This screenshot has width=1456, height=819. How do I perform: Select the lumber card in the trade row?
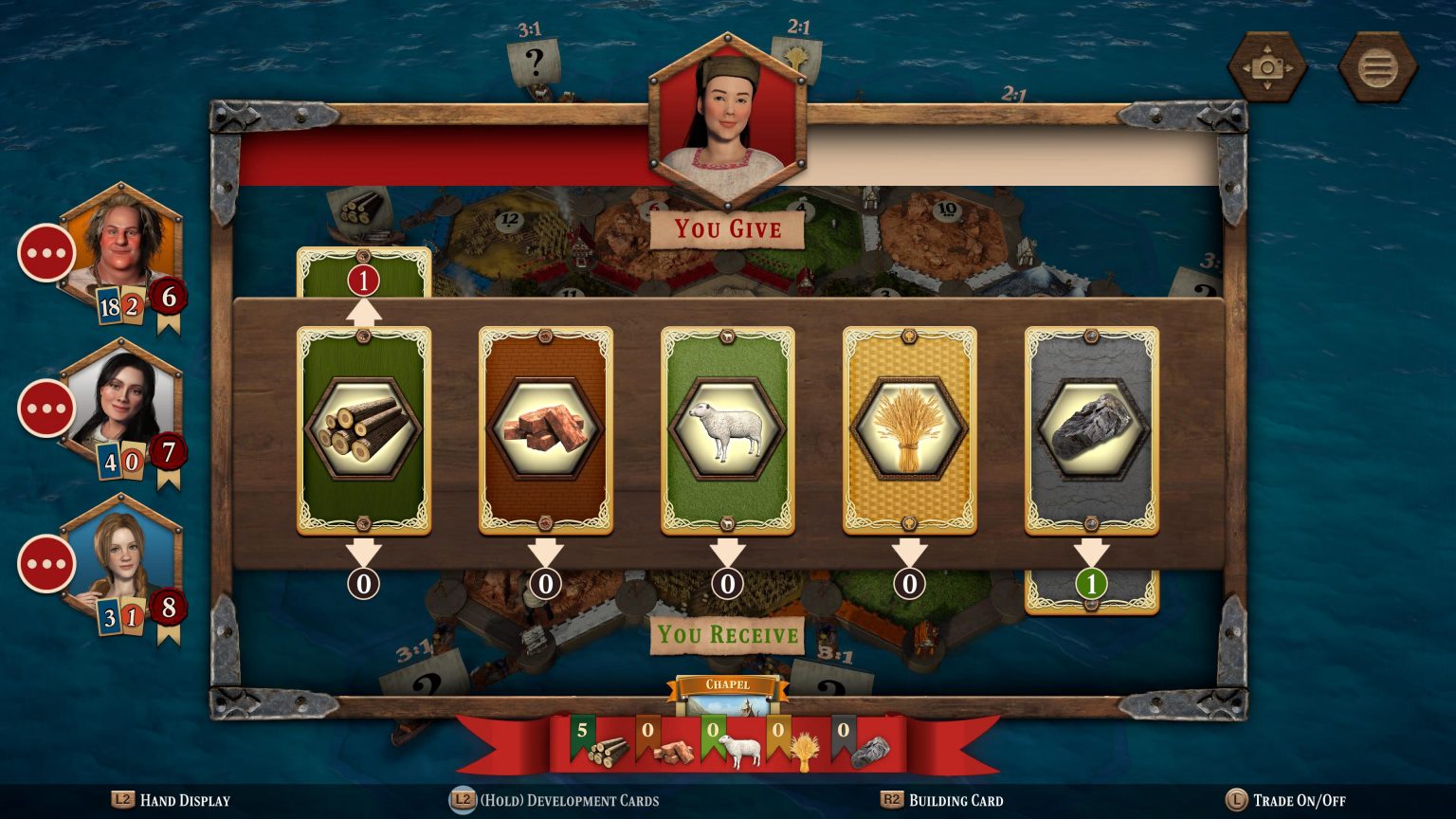coord(364,431)
